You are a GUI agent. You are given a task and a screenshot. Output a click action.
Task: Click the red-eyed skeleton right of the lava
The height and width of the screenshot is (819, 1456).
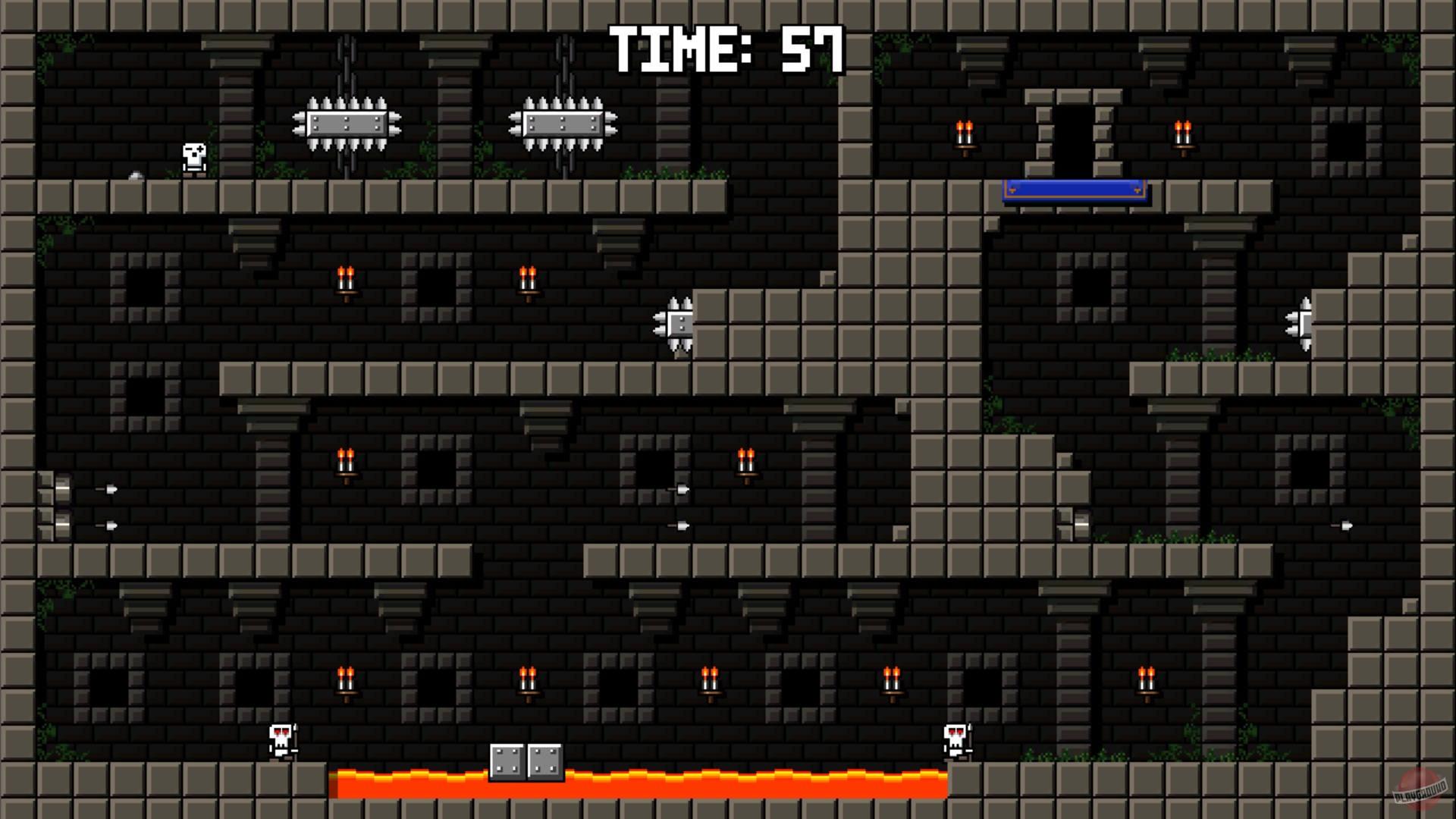[958, 739]
